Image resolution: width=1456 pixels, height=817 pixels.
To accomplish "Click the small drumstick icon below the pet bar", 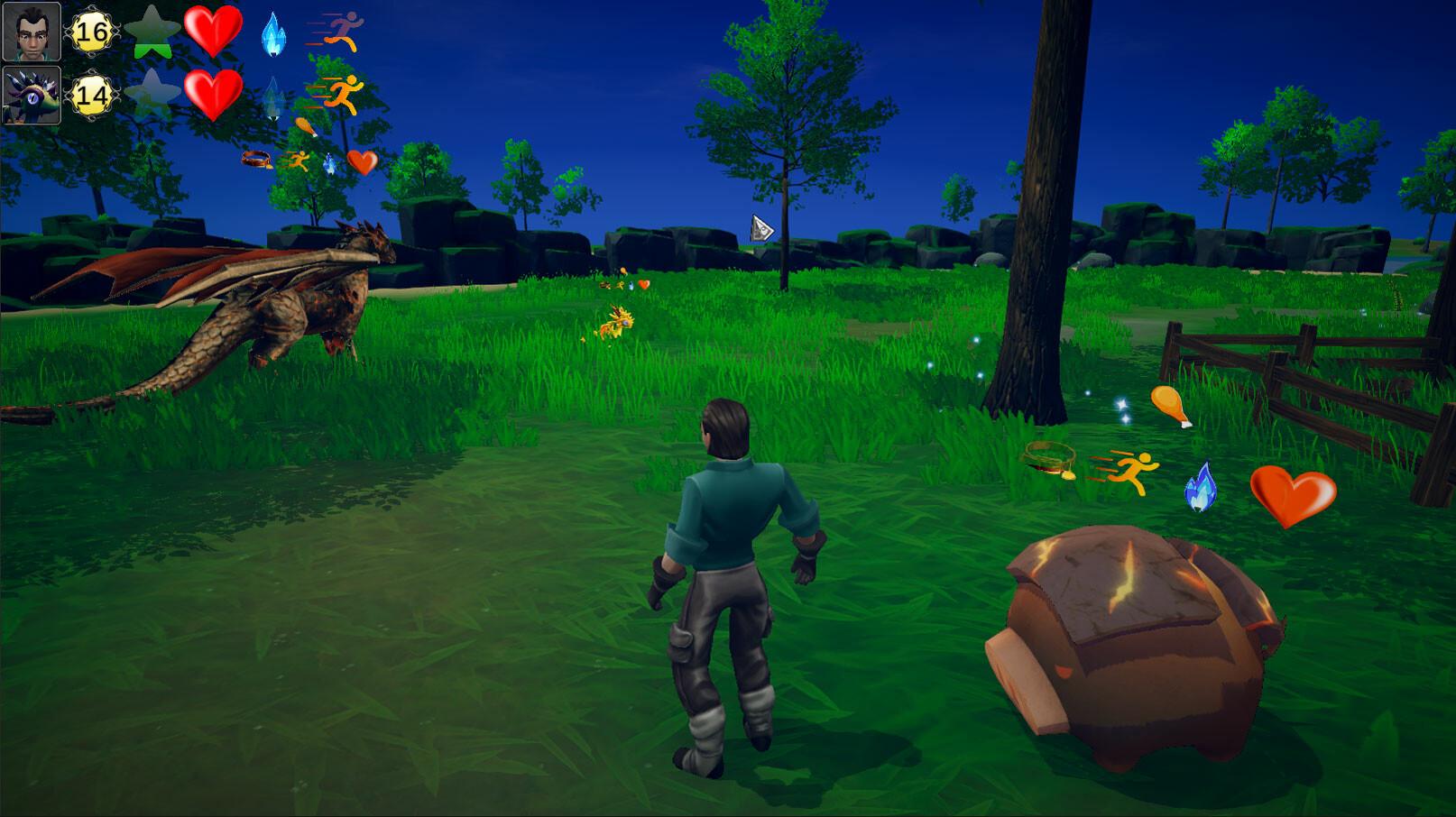I will 307,126.
